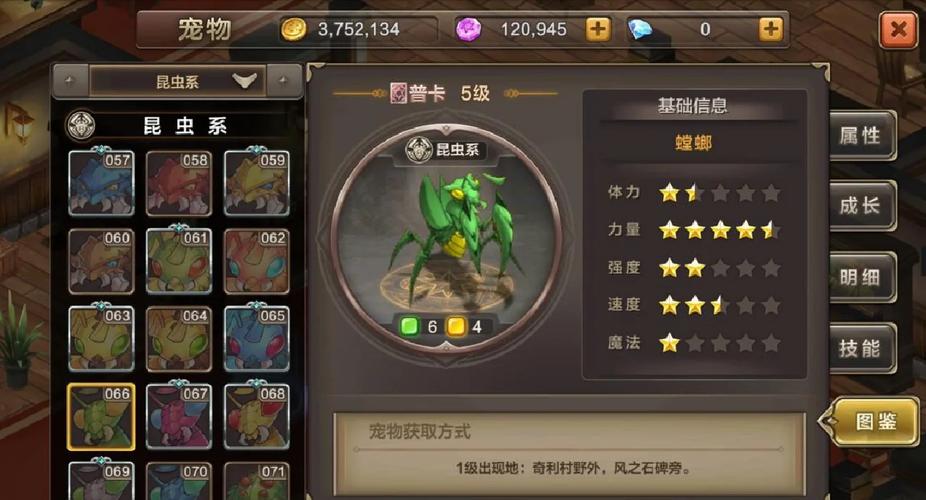Choose pet card number 061

coord(178,261)
